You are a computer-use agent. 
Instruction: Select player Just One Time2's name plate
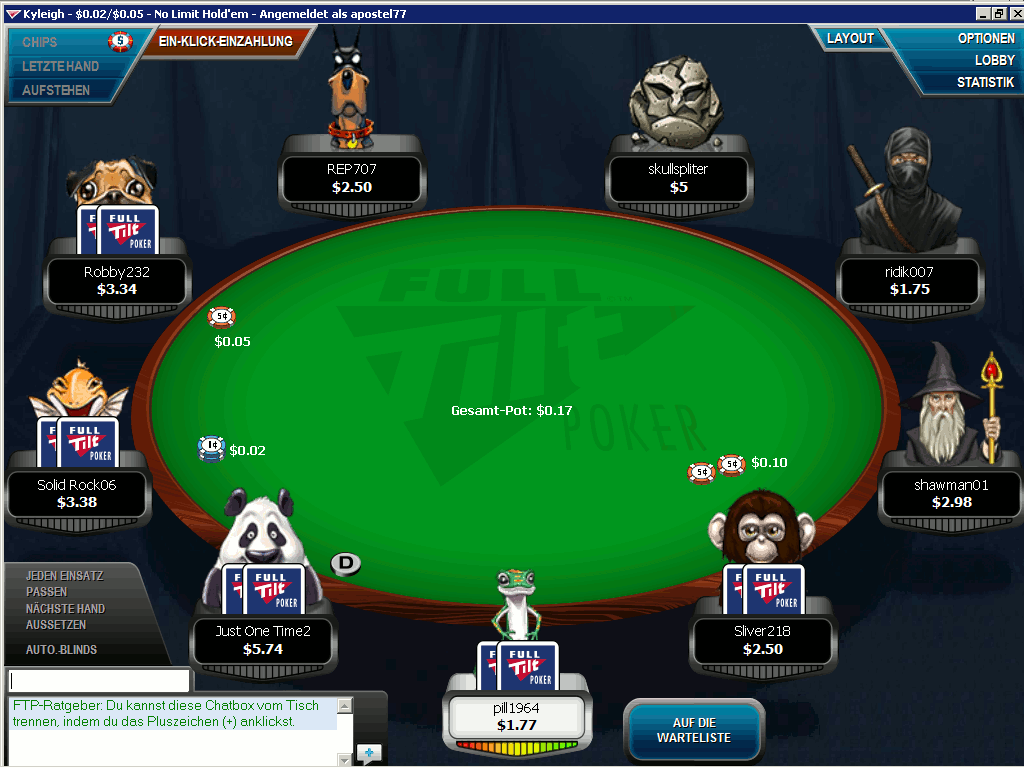pos(263,640)
